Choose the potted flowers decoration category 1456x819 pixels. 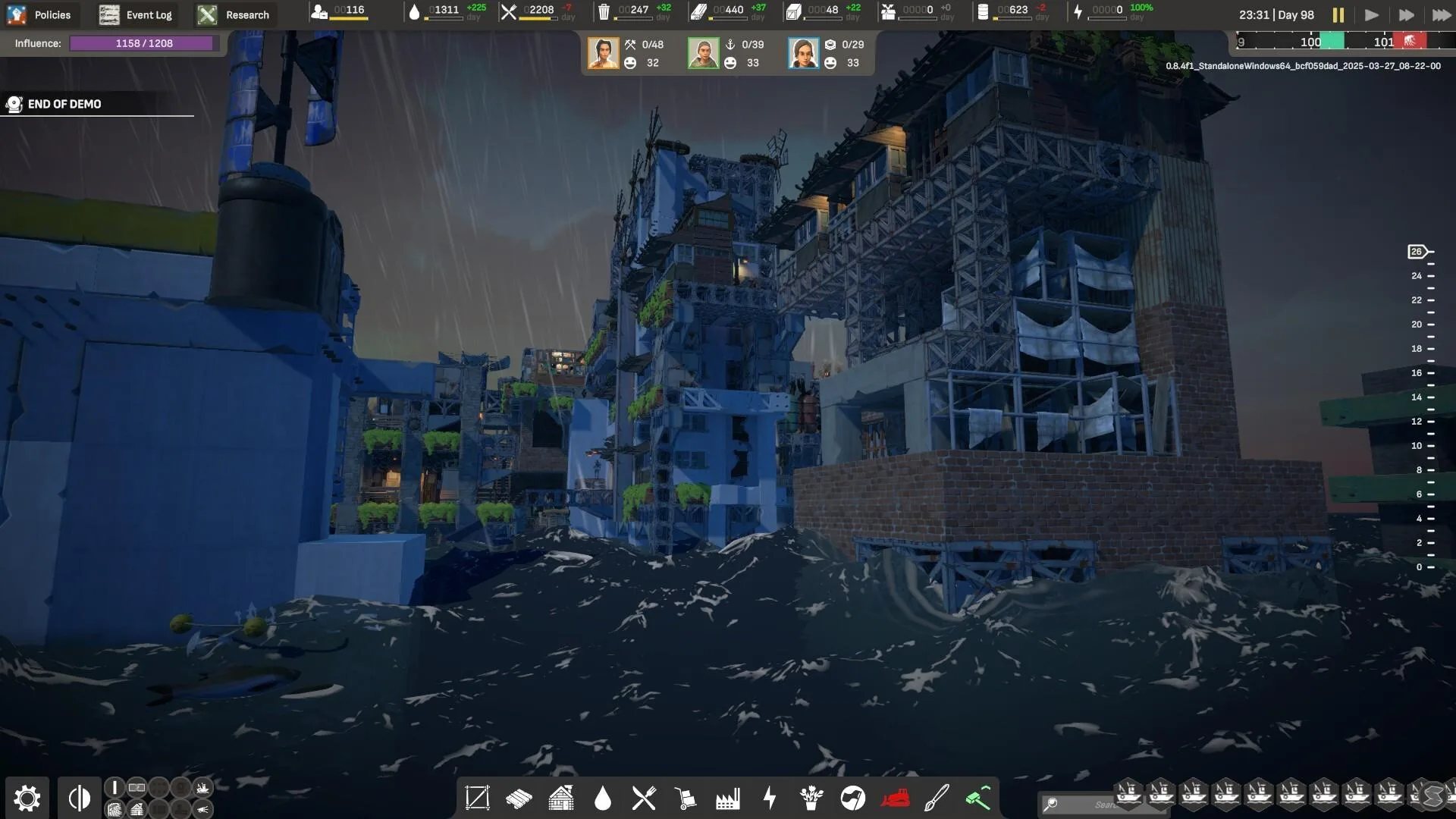point(811,798)
